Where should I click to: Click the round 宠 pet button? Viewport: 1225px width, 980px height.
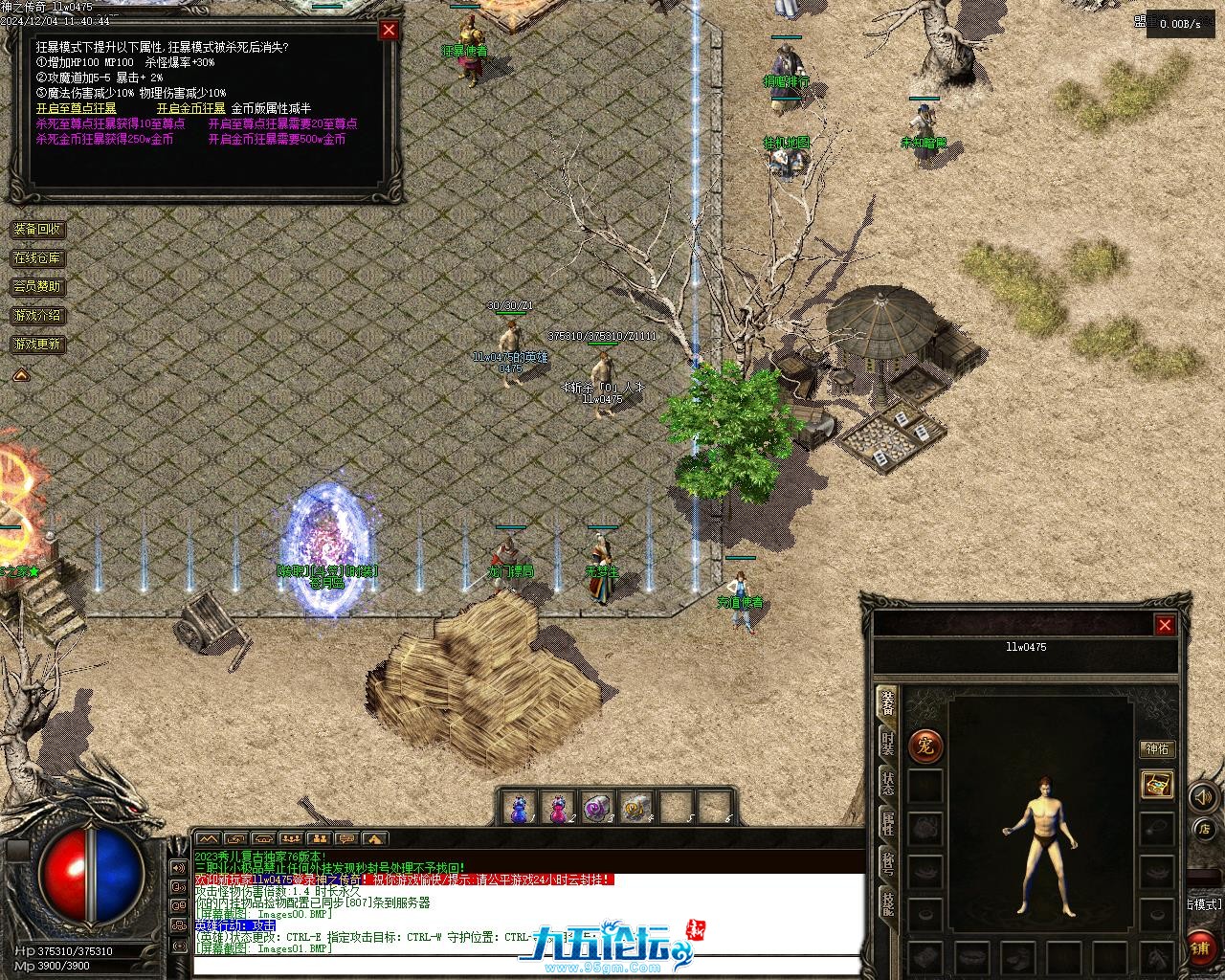tap(924, 746)
